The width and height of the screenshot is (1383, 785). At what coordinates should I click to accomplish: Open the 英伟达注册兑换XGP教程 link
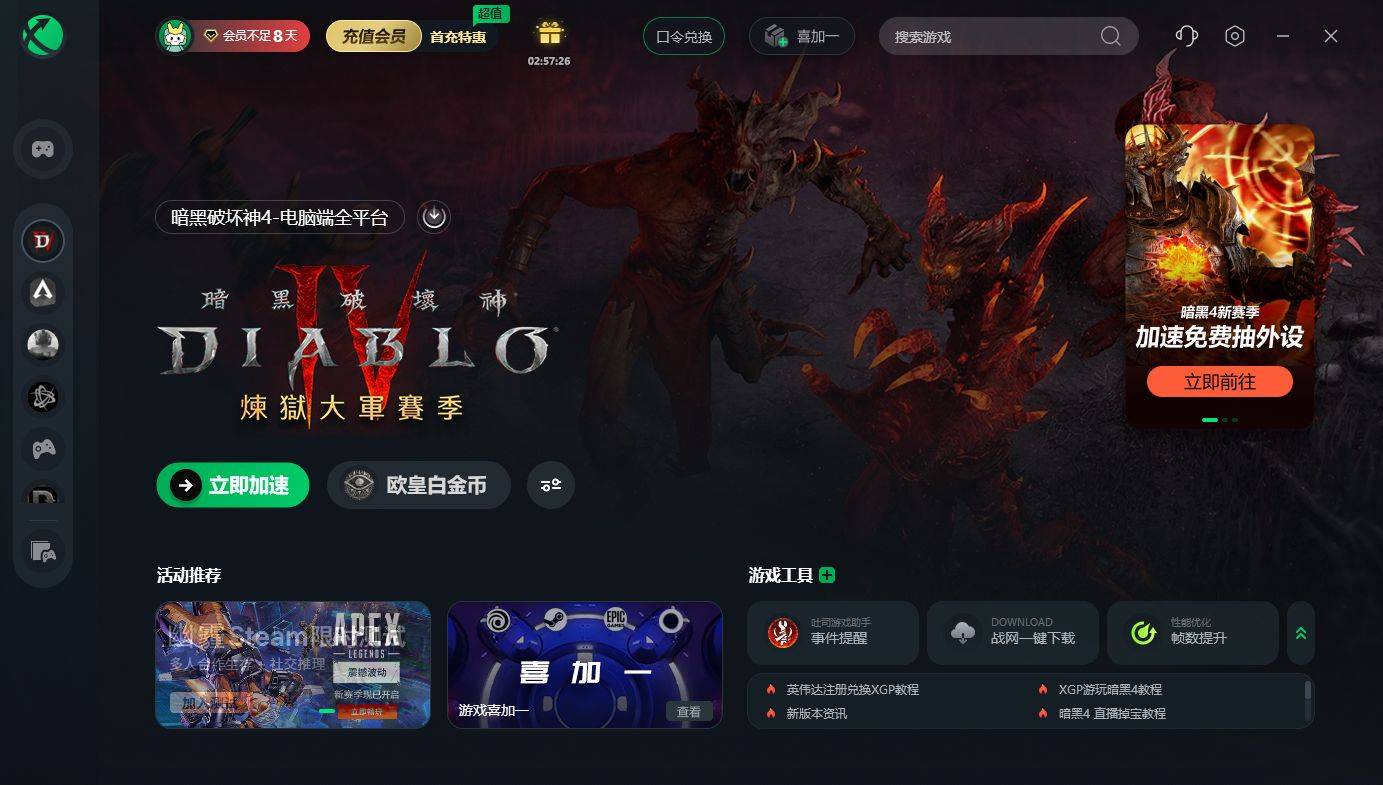pyautogui.click(x=852, y=690)
